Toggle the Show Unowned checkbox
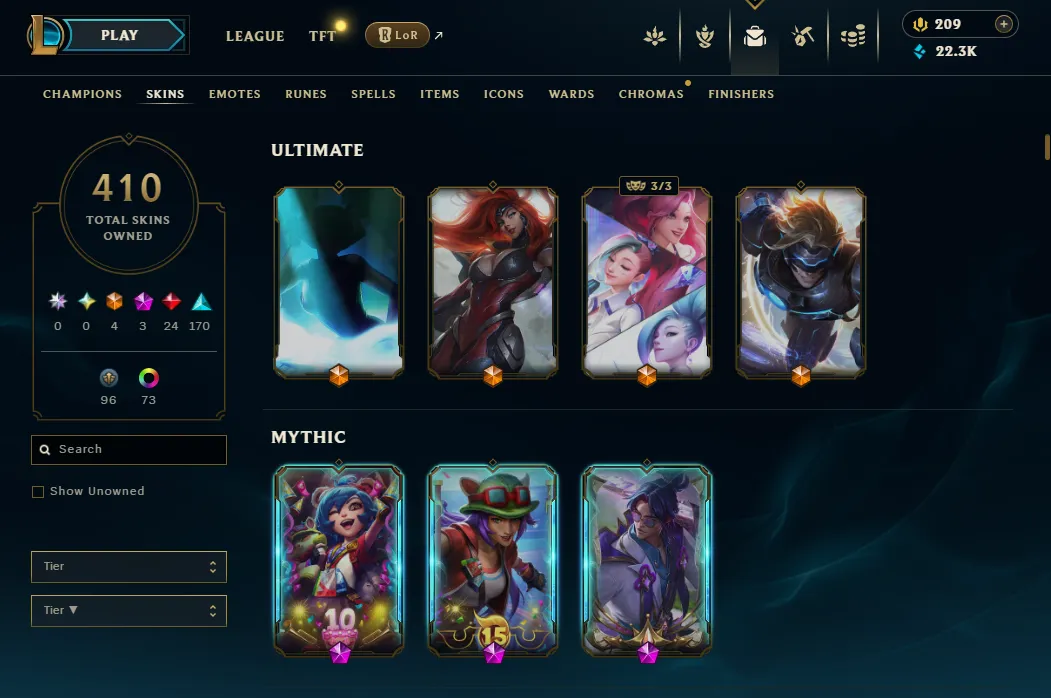The width and height of the screenshot is (1051, 698). [x=38, y=492]
